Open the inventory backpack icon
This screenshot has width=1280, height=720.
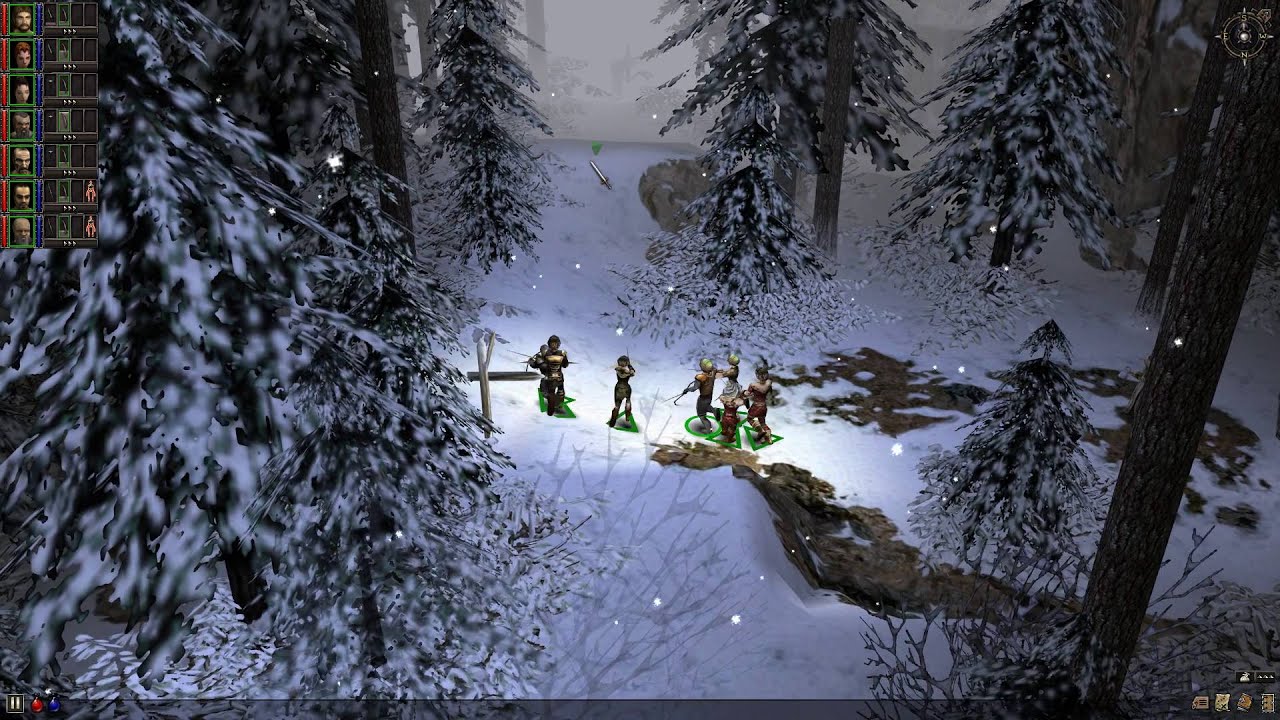[1244, 703]
